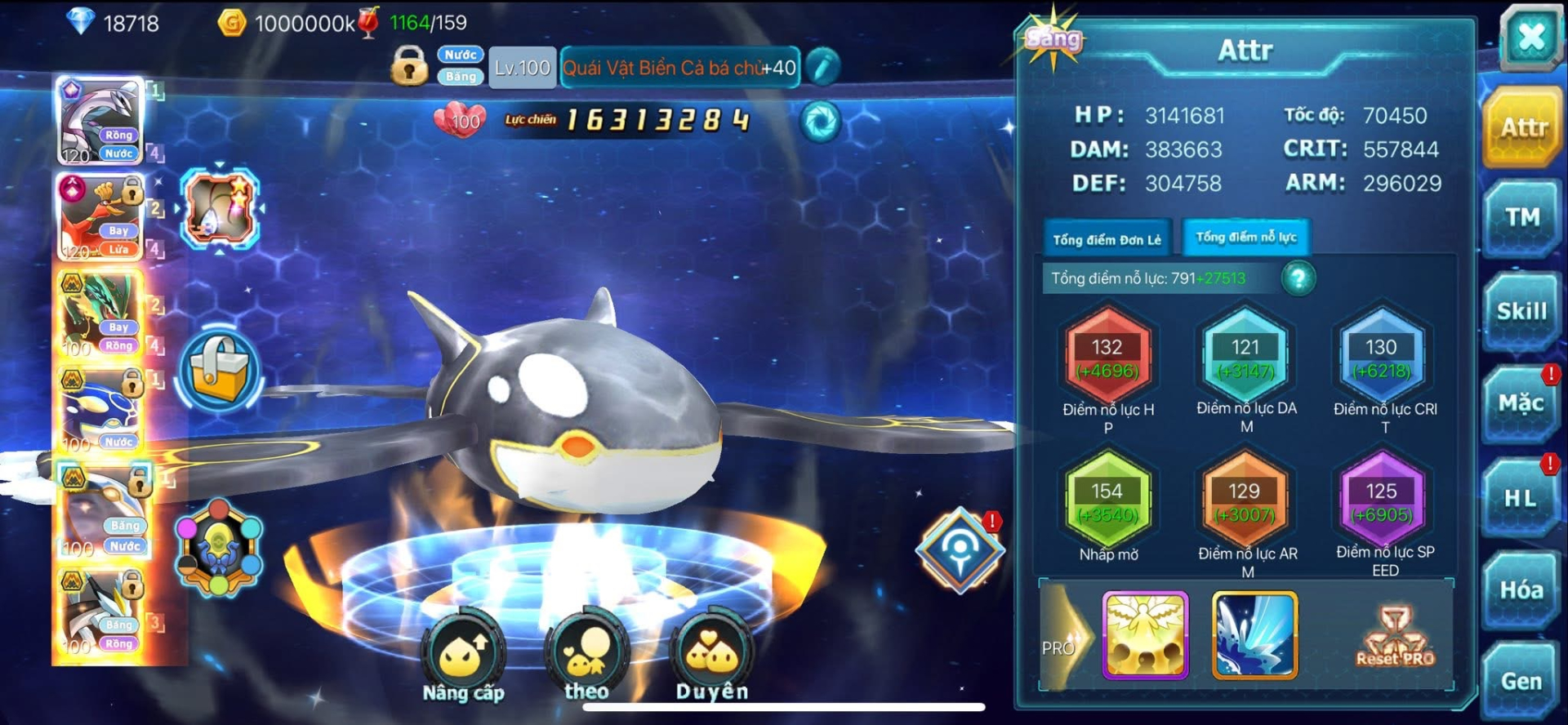Close the Attr panel with the X
Screen dimensions: 1568x725
point(1530,37)
